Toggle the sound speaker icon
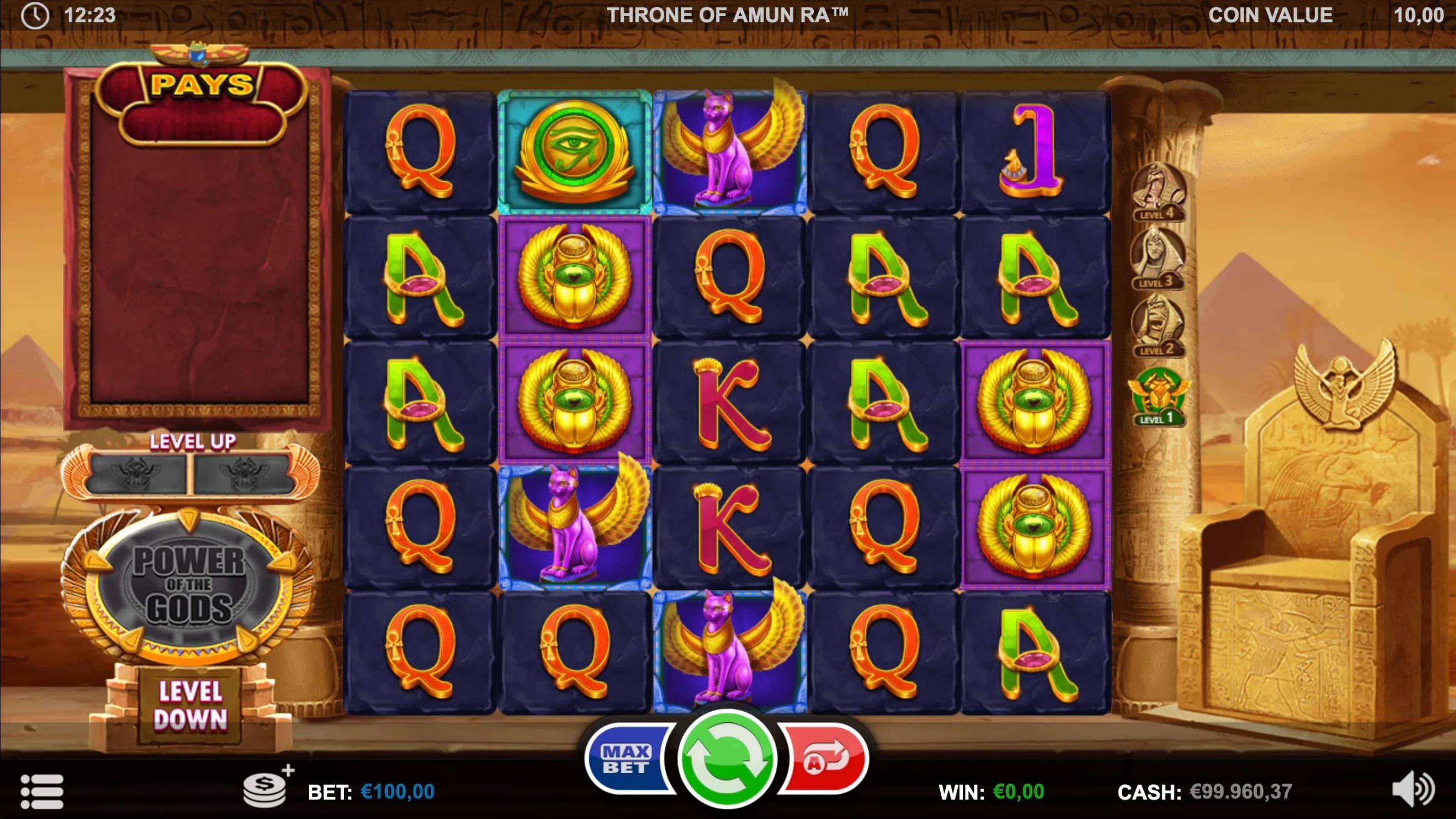The width and height of the screenshot is (1456, 819). [1412, 789]
